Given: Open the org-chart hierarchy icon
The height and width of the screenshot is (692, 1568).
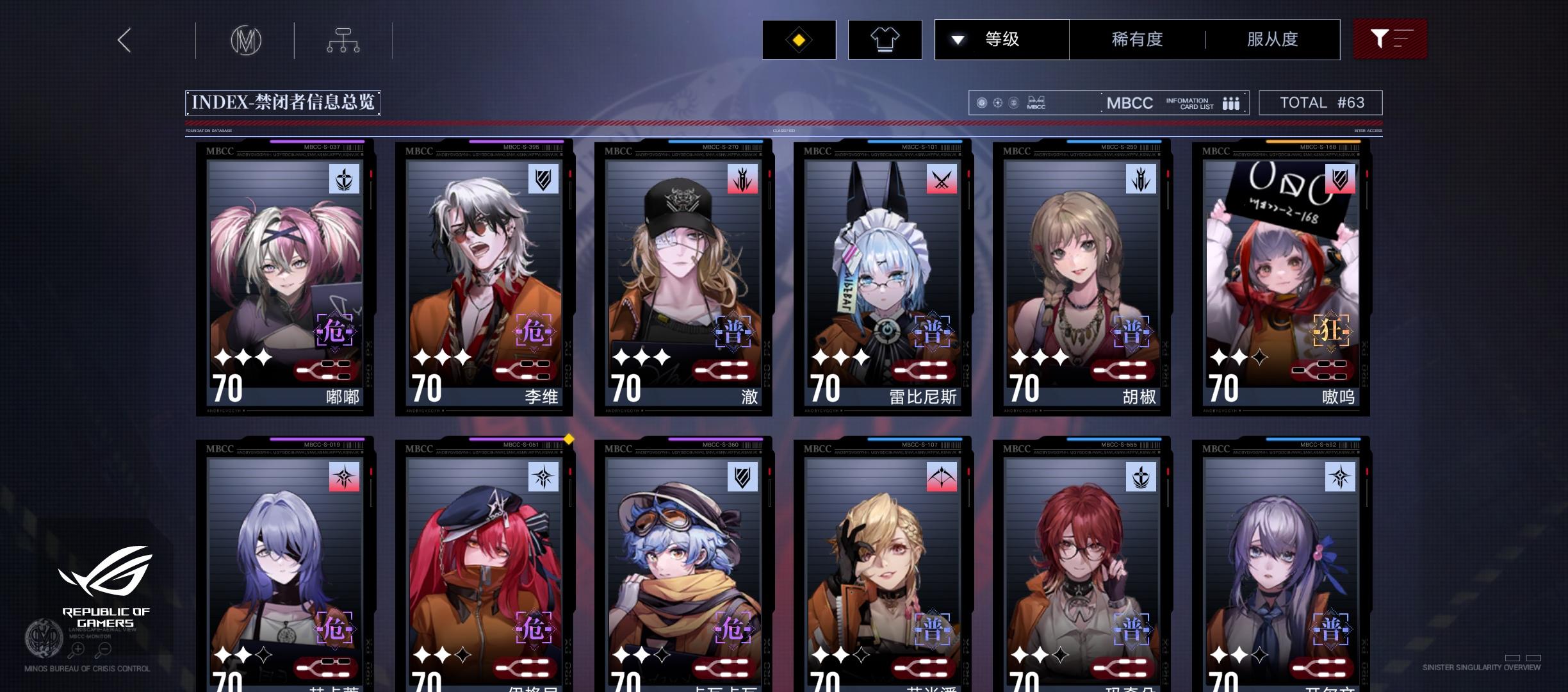Looking at the screenshot, I should coord(343,40).
